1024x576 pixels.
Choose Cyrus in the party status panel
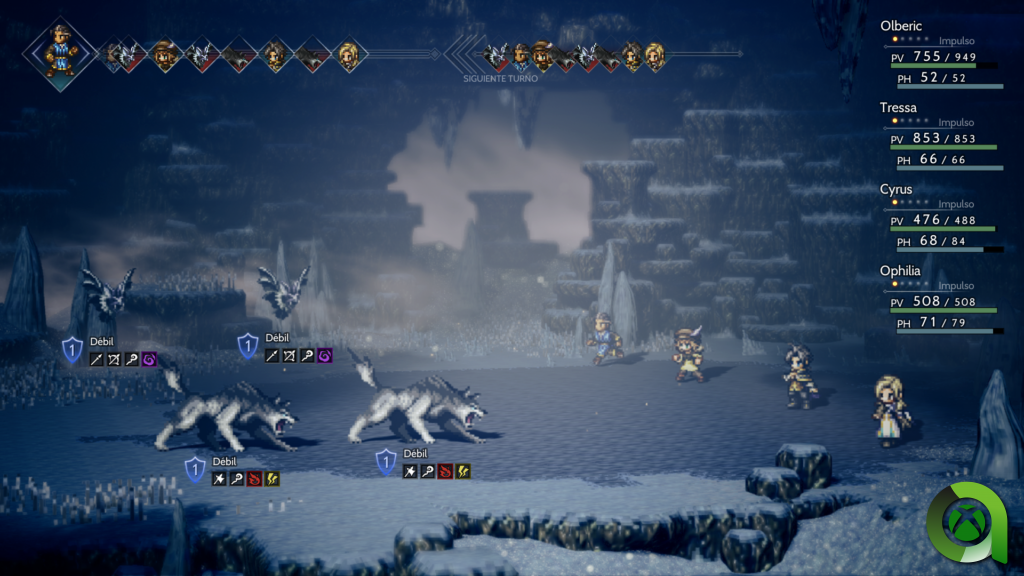[x=896, y=189]
